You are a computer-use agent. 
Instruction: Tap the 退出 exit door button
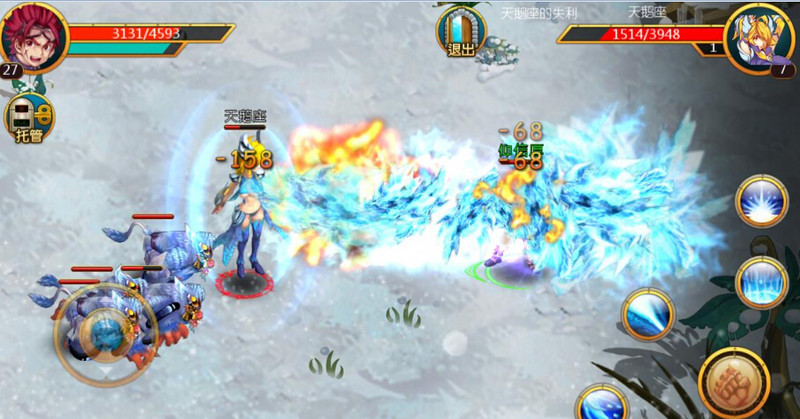click(x=461, y=33)
